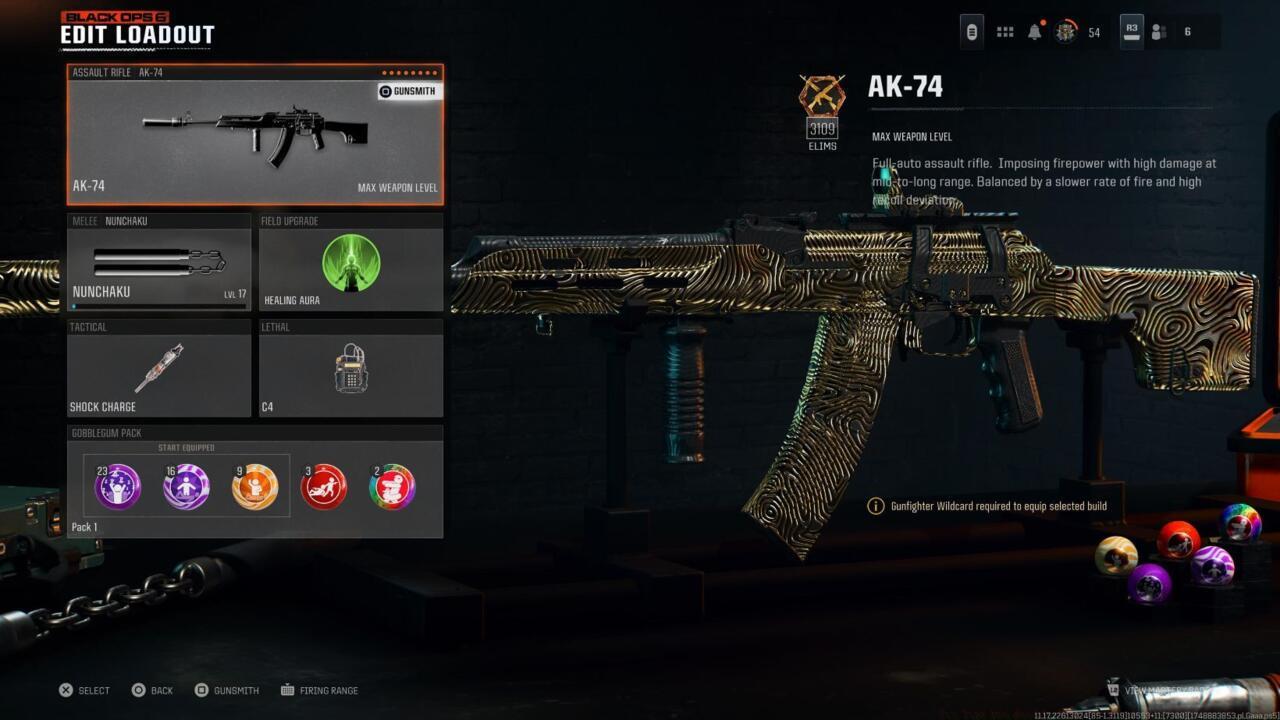
Task: Select the Shock Charge tactical icon
Action: (158, 368)
